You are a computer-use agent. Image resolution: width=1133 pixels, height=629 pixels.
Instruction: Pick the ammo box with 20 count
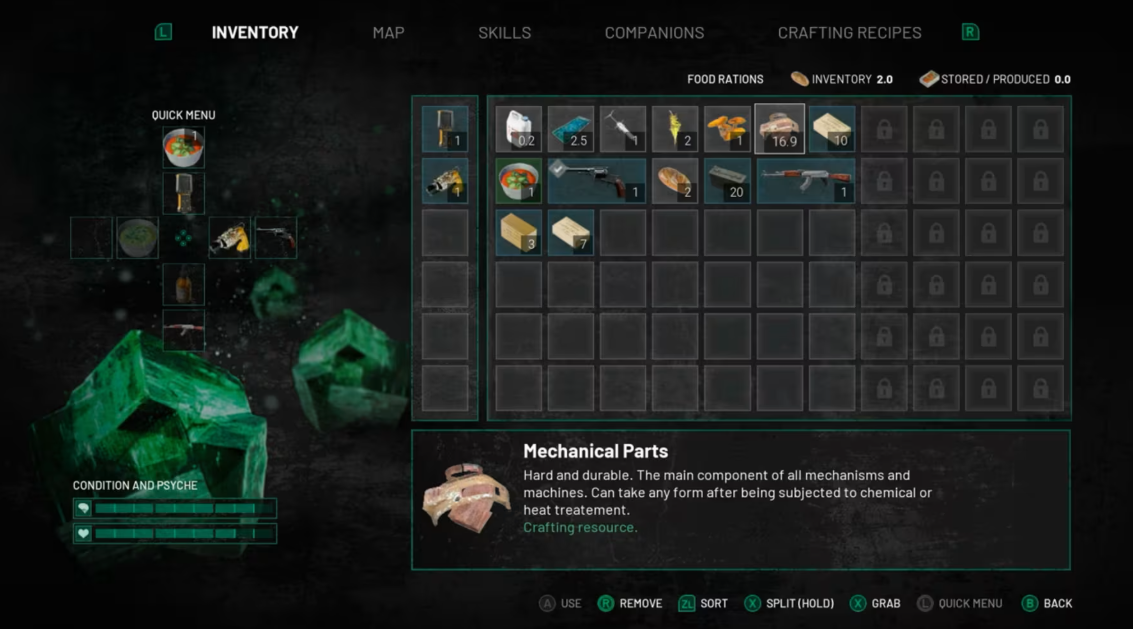pos(727,181)
